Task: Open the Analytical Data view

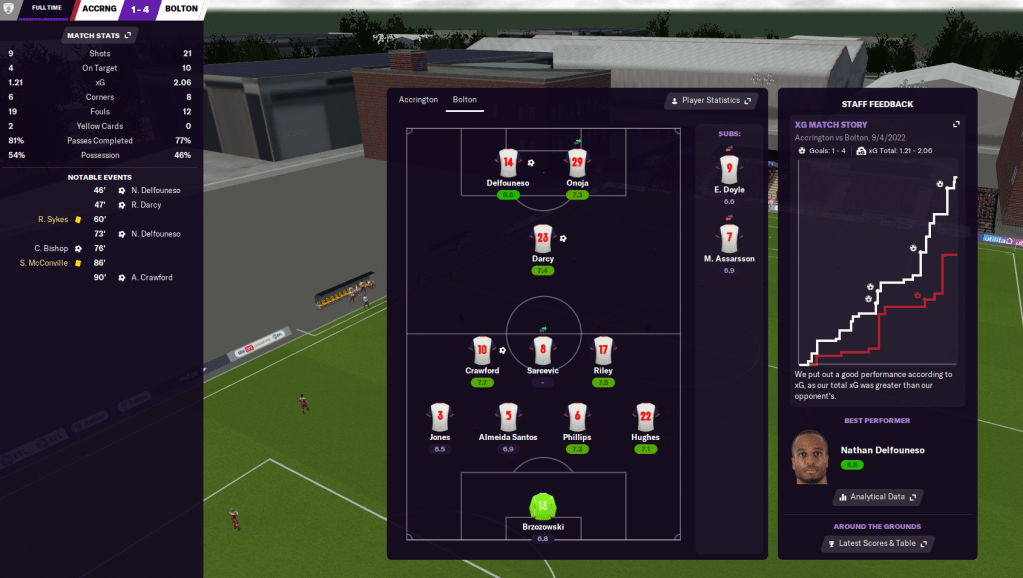Action: [x=877, y=496]
